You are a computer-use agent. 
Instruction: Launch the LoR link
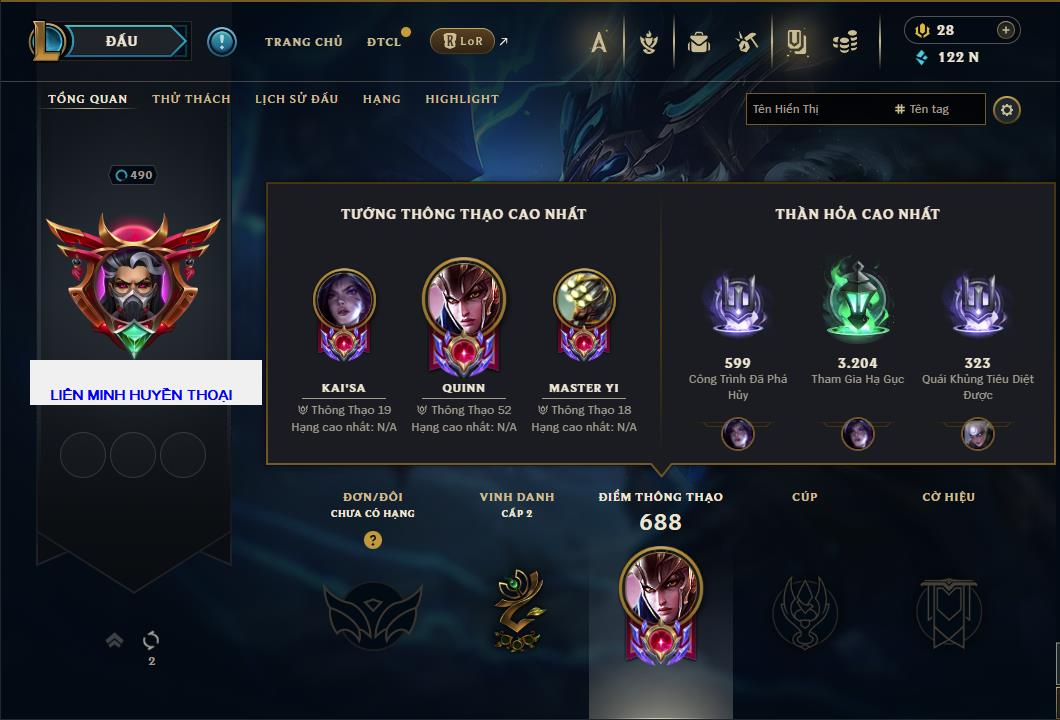click(x=462, y=41)
